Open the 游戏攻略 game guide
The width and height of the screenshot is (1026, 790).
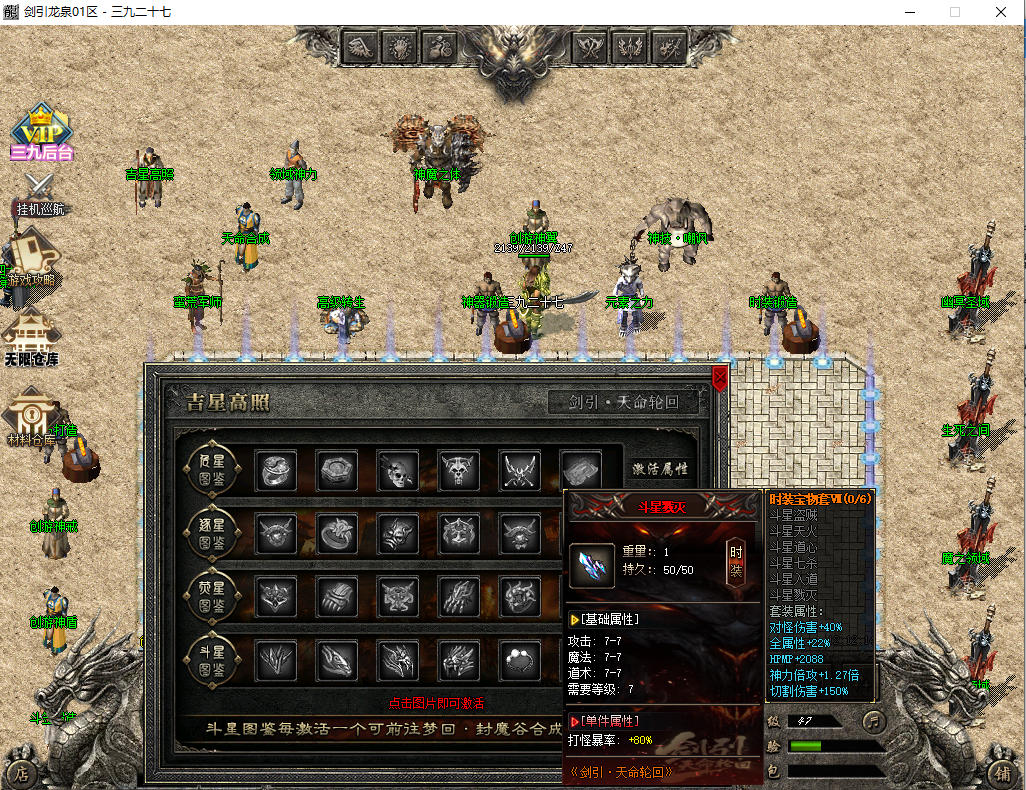coord(30,258)
